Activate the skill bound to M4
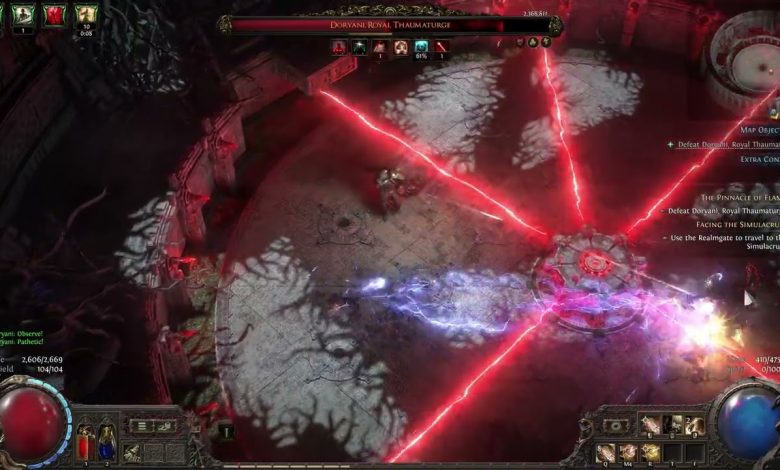 pyautogui.click(x=628, y=452)
